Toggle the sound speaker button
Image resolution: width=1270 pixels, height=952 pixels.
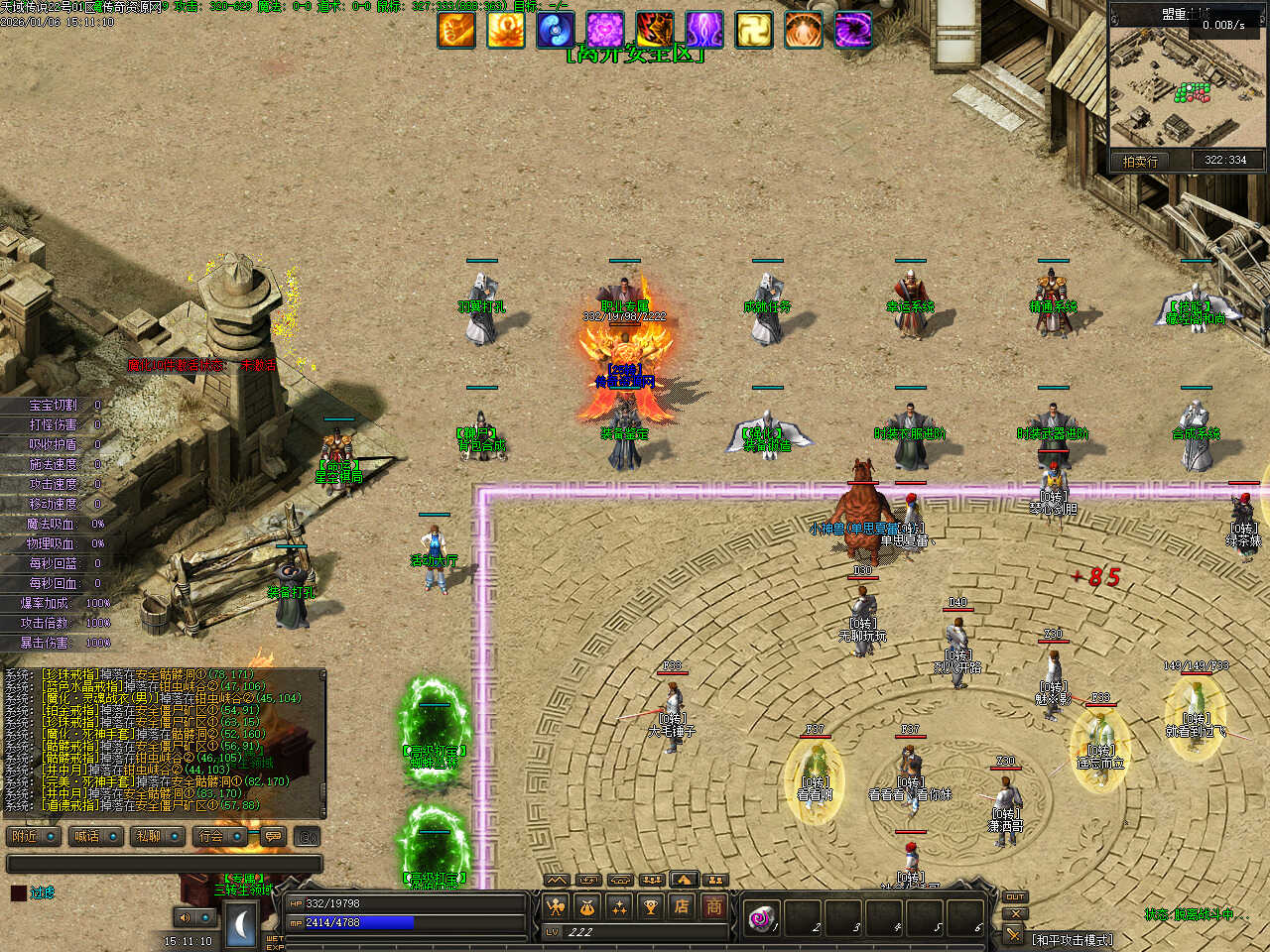tap(185, 917)
